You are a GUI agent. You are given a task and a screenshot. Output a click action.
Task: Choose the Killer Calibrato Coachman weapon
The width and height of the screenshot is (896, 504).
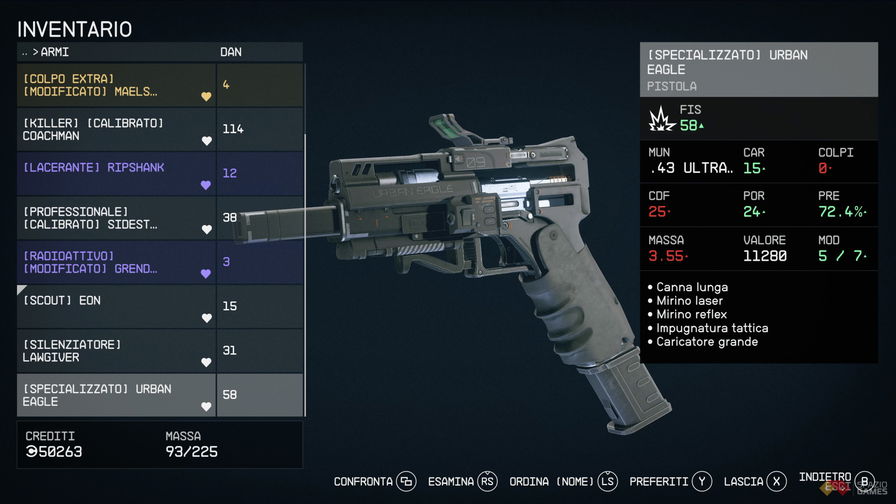click(x=115, y=129)
